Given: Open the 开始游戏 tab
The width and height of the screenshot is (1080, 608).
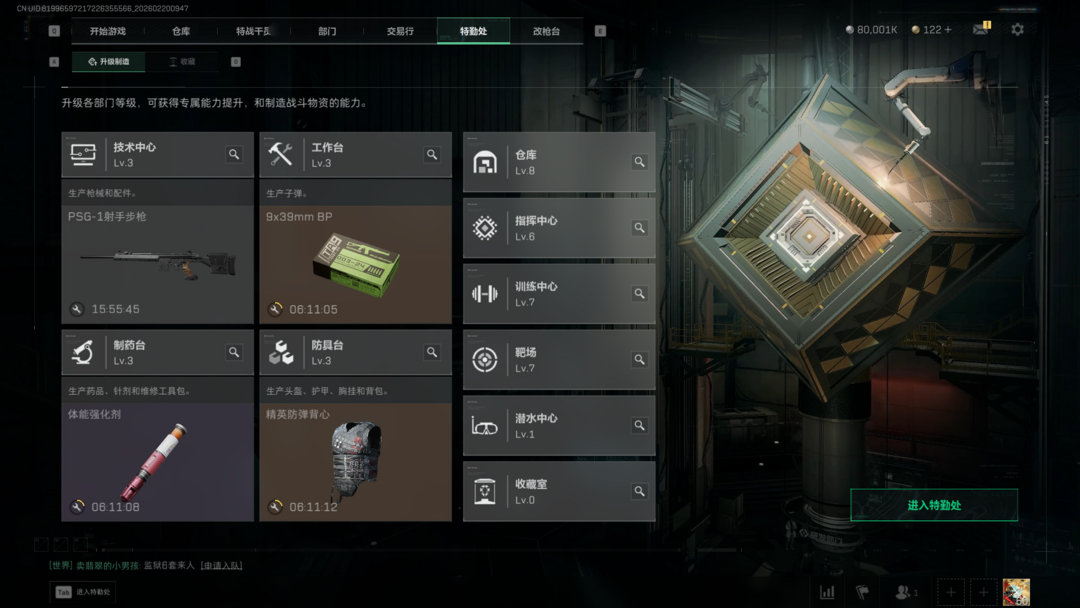Looking at the screenshot, I should tap(108, 31).
